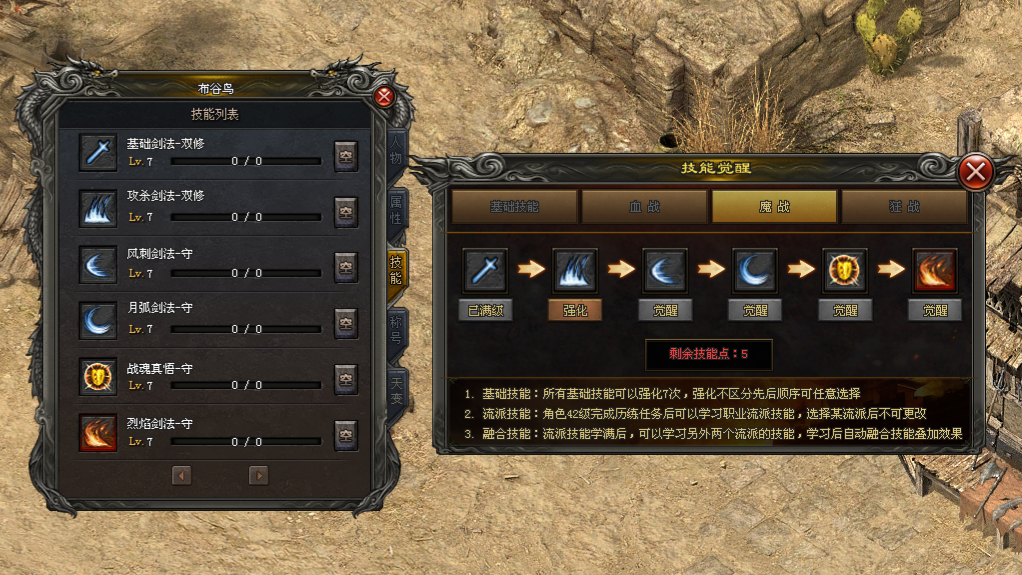Switch to the 狂战 tab
Viewport: 1022px width, 575px height.
[904, 207]
